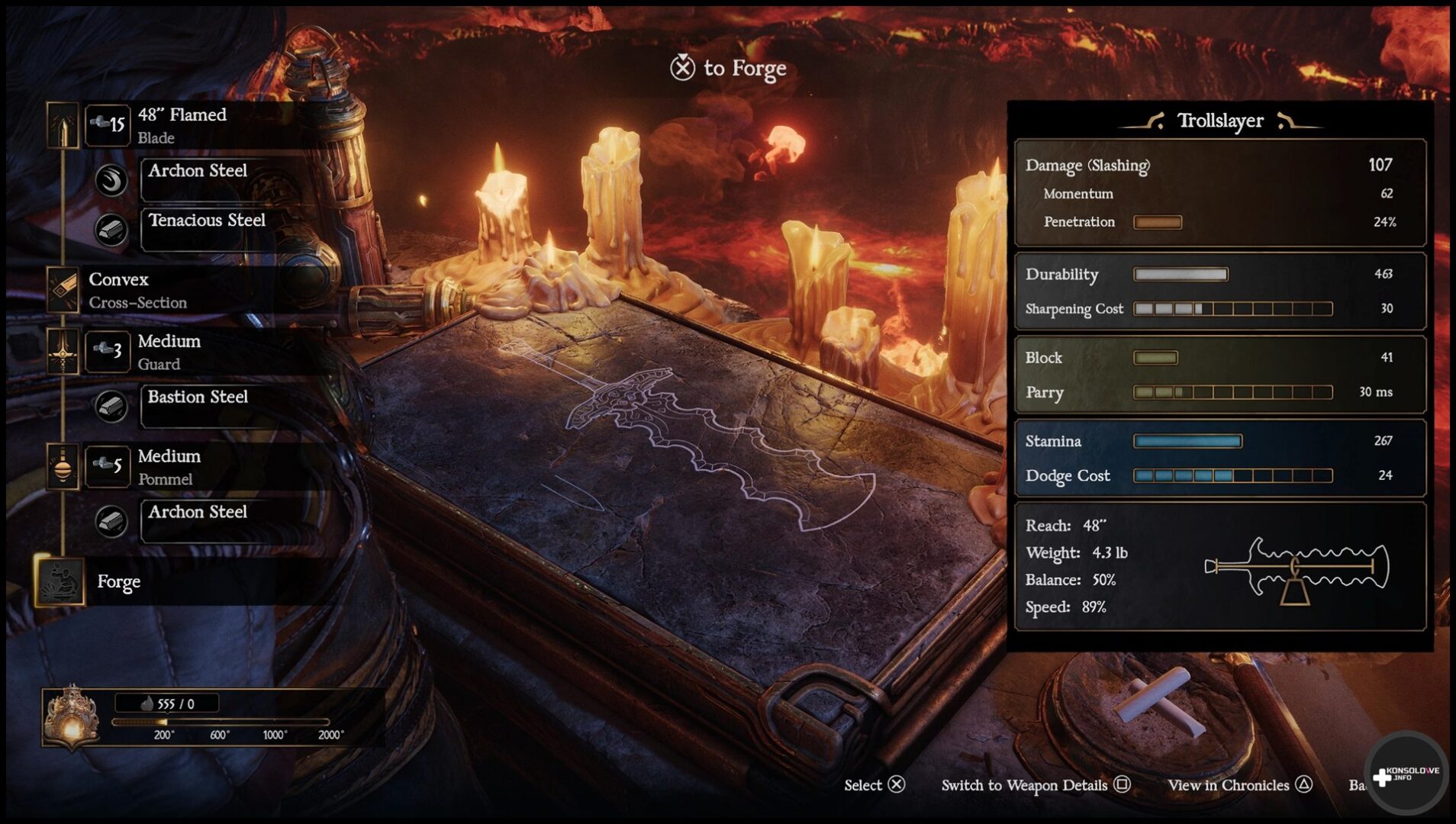Click the Trollslayer weapon name header
The width and height of the screenshot is (1456, 824).
coord(1219,121)
